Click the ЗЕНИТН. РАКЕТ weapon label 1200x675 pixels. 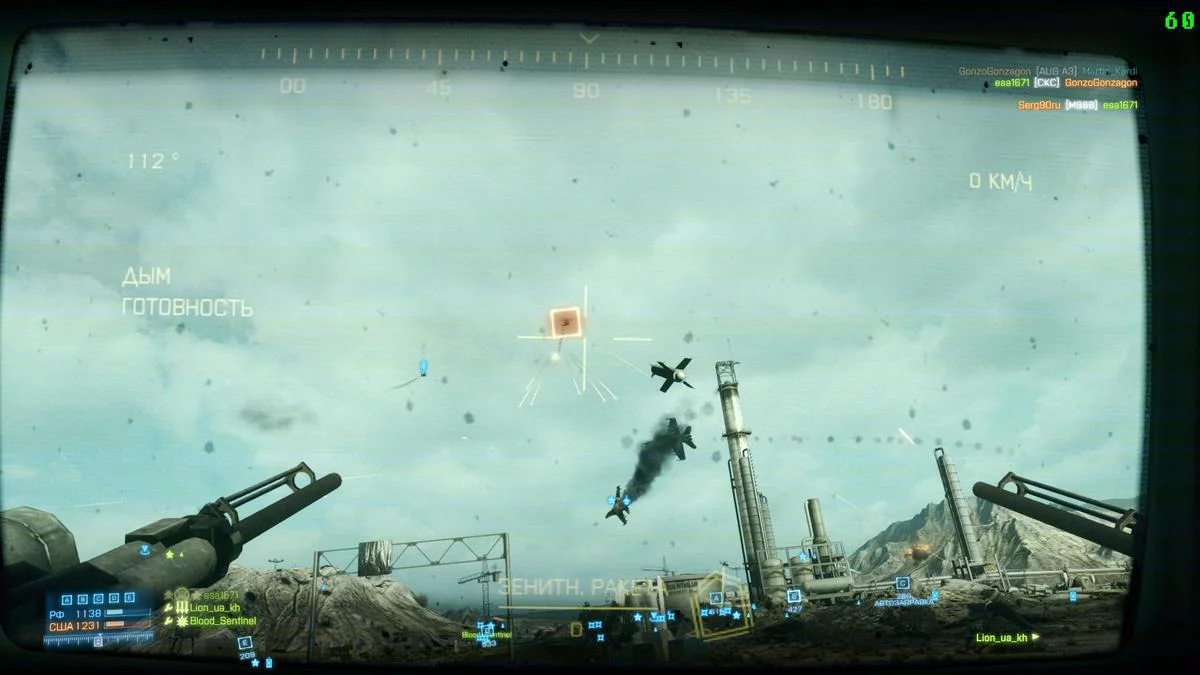(580, 586)
